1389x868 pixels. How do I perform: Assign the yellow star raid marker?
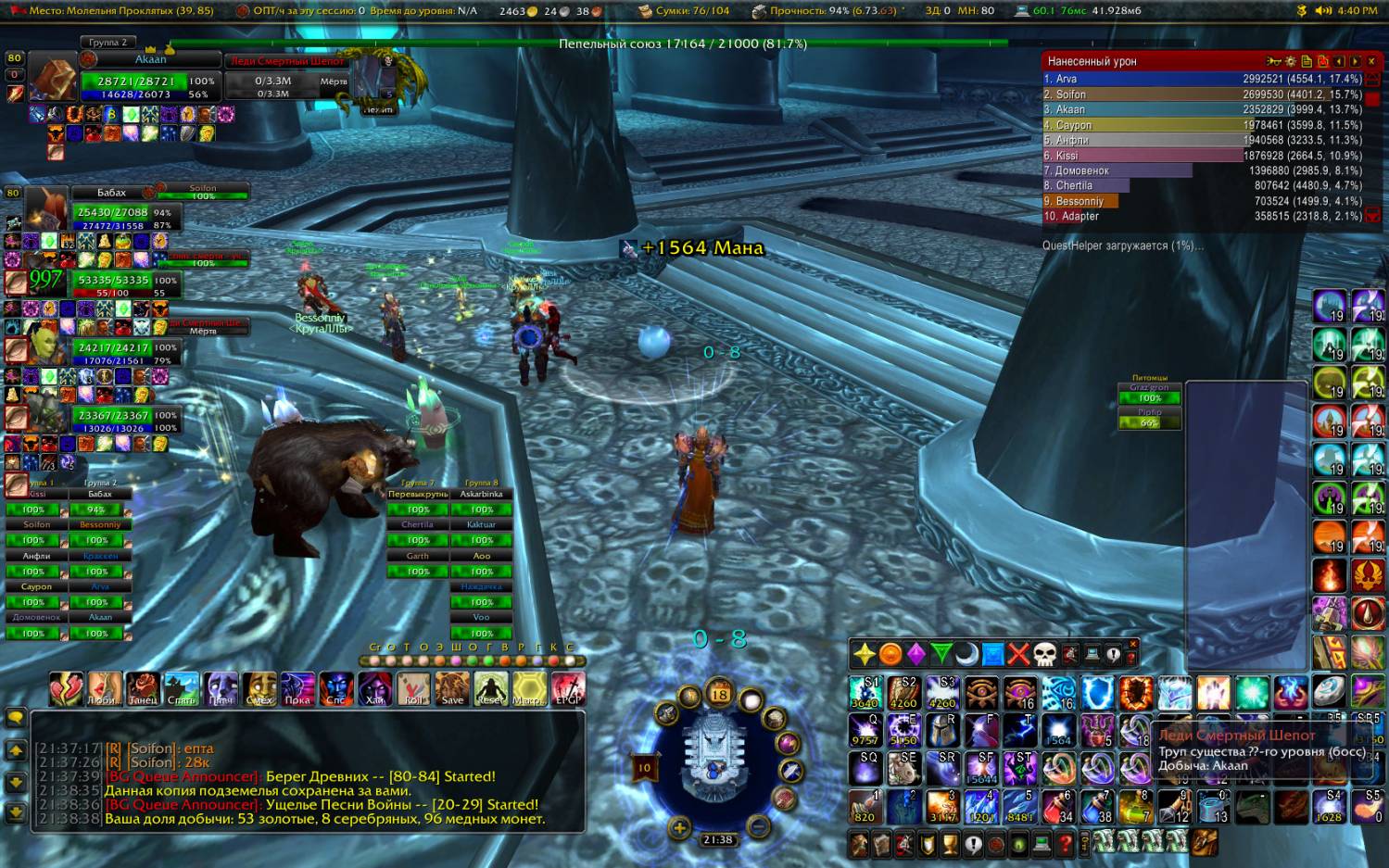coord(864,655)
